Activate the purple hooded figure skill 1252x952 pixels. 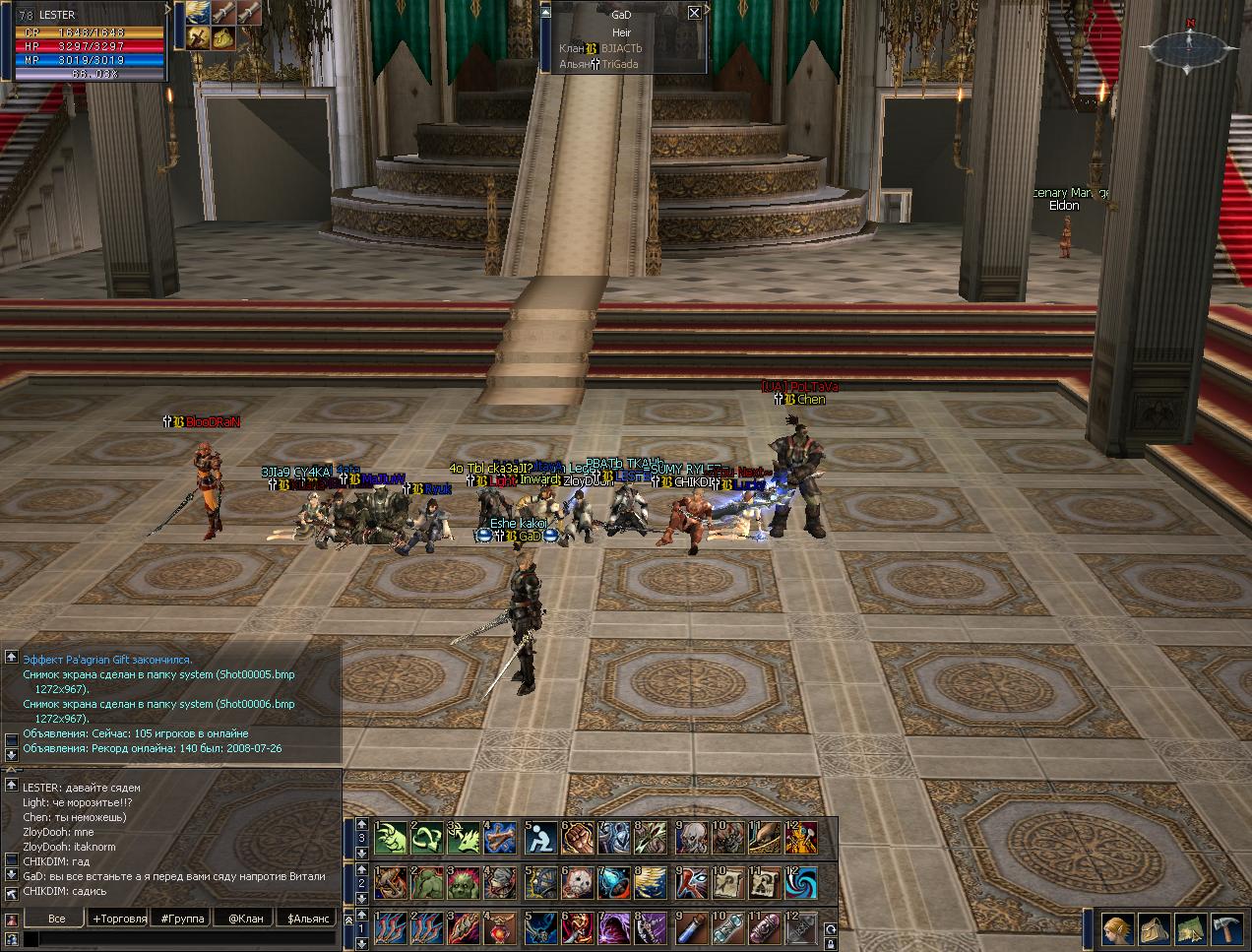click(615, 928)
